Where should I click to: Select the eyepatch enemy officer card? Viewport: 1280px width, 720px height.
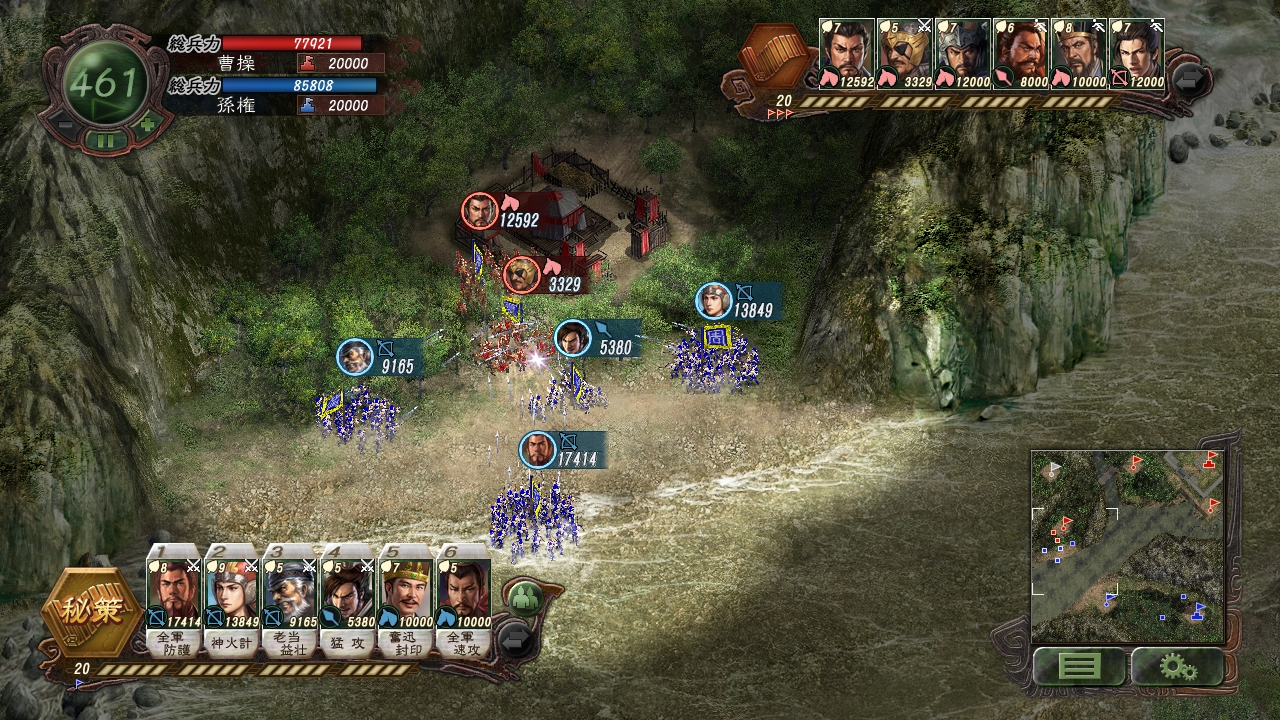pos(905,54)
